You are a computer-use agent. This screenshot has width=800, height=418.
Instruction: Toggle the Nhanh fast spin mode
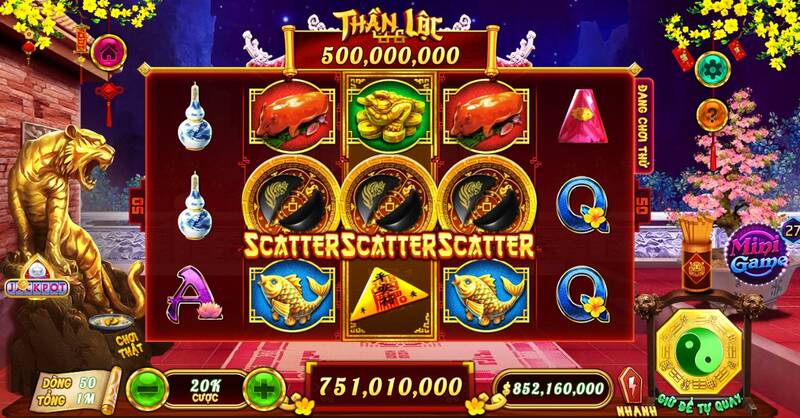pos(630,385)
